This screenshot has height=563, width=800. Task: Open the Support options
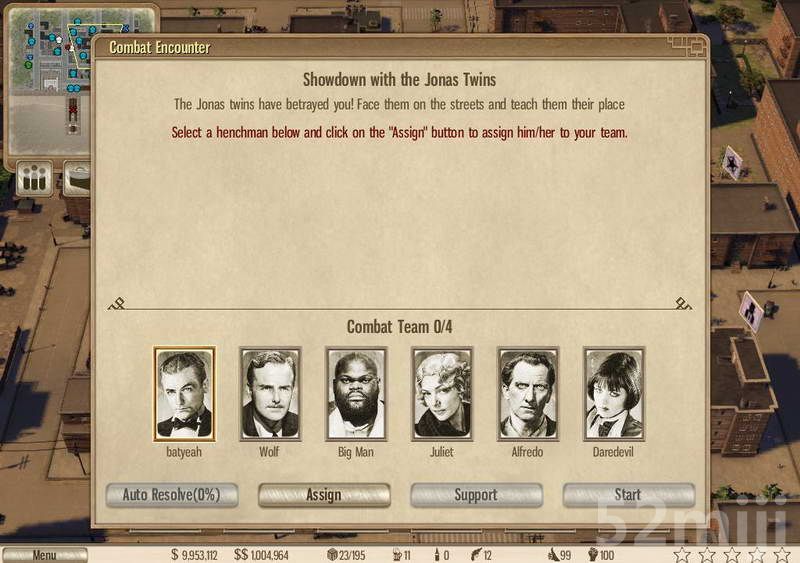pyautogui.click(x=476, y=495)
